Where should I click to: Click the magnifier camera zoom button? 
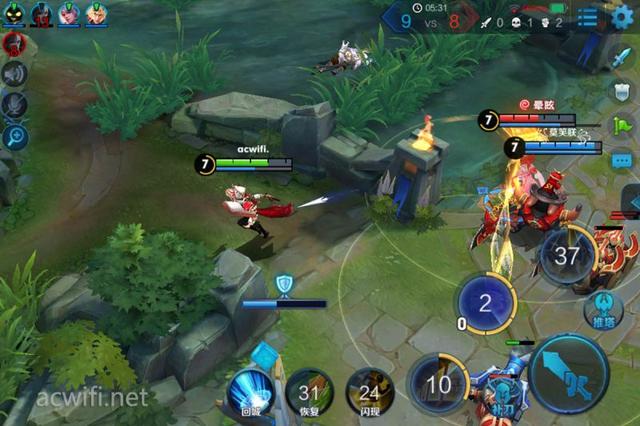(15, 137)
